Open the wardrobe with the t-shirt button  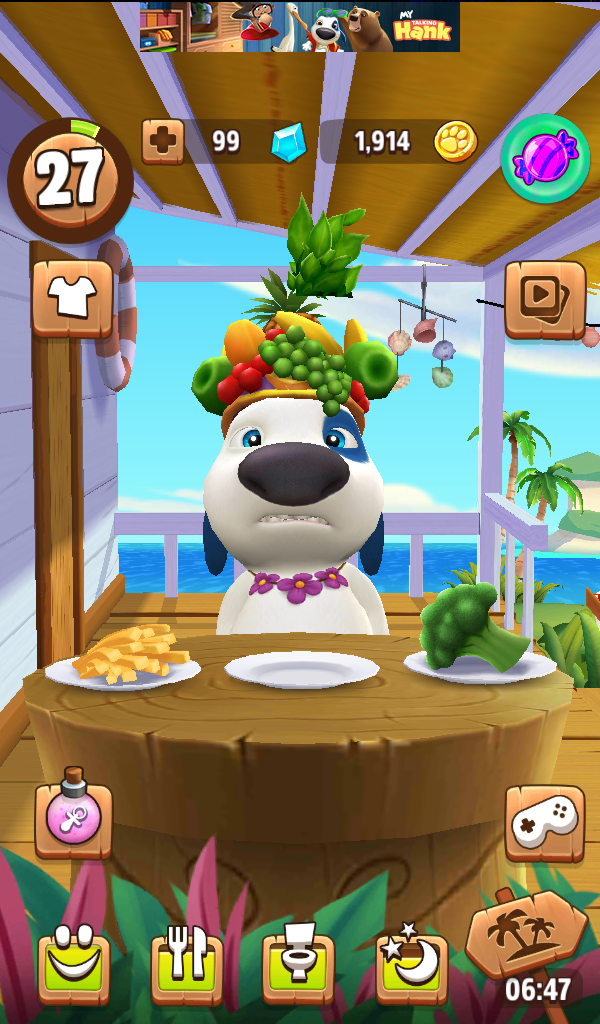[x=73, y=297]
